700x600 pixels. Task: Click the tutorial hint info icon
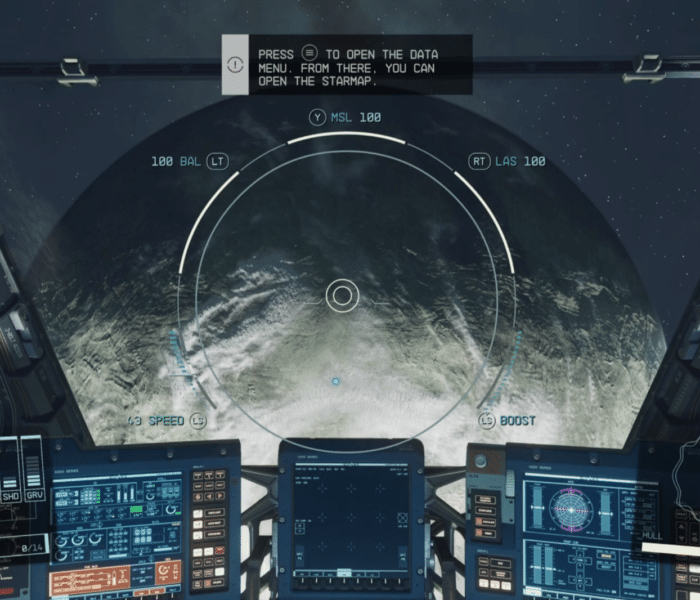pos(234,65)
